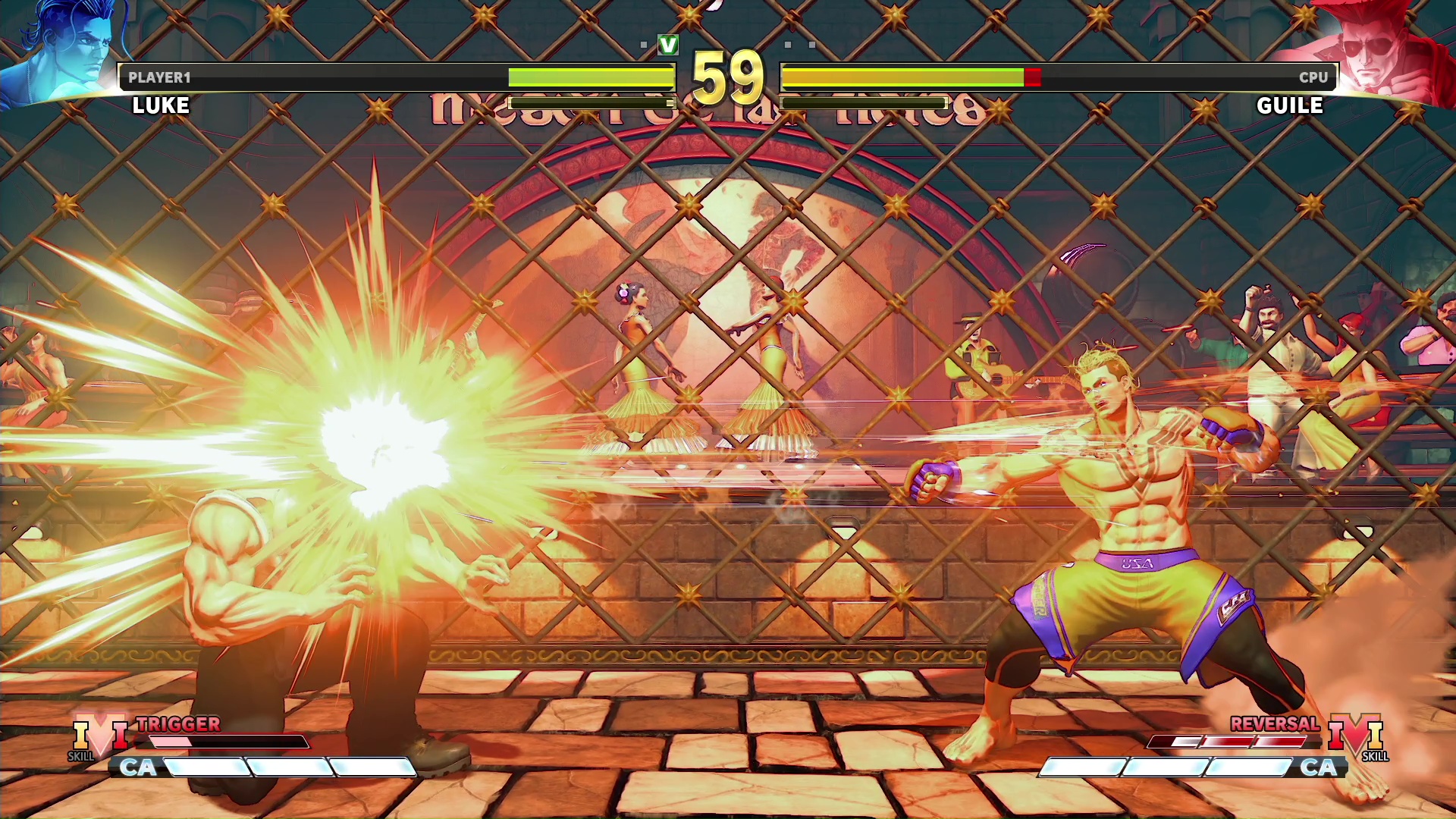
Task: Toggle Luke's round-win indicator square beside the timer
Action: pos(645,45)
